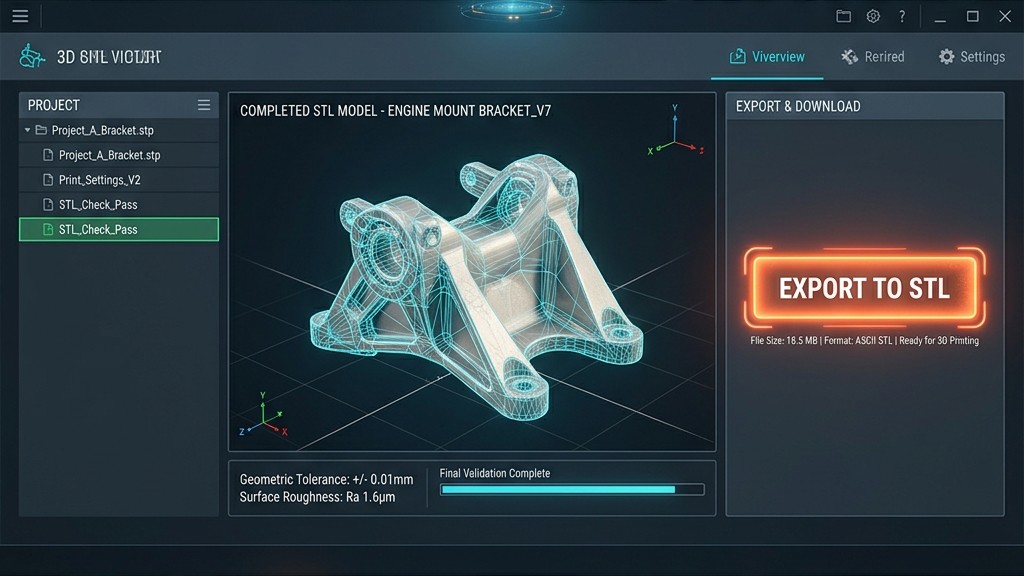Click the folder icon in the title bar
The height and width of the screenshot is (576, 1024).
click(x=843, y=16)
